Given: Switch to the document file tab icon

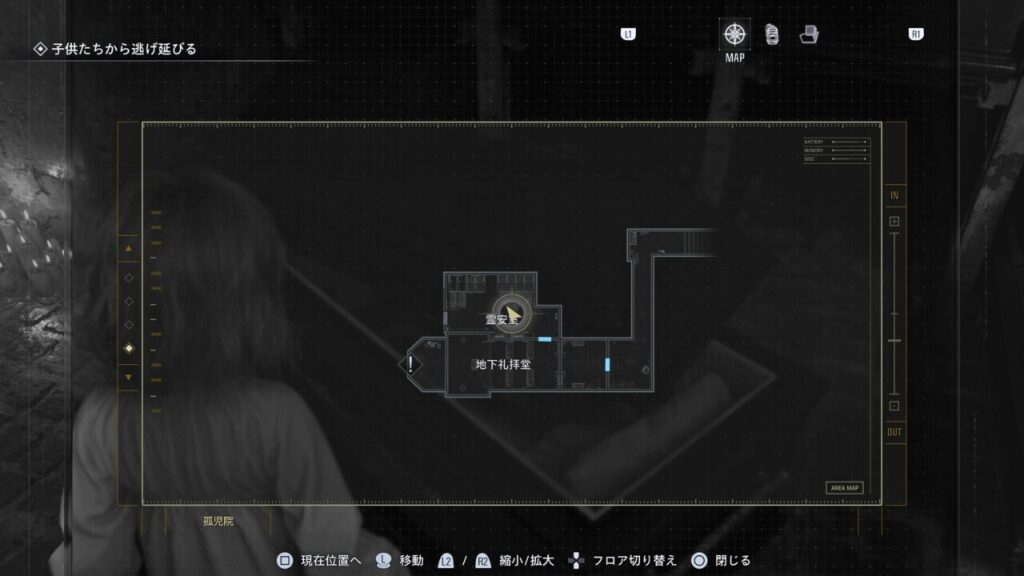Looking at the screenshot, I should (772, 35).
